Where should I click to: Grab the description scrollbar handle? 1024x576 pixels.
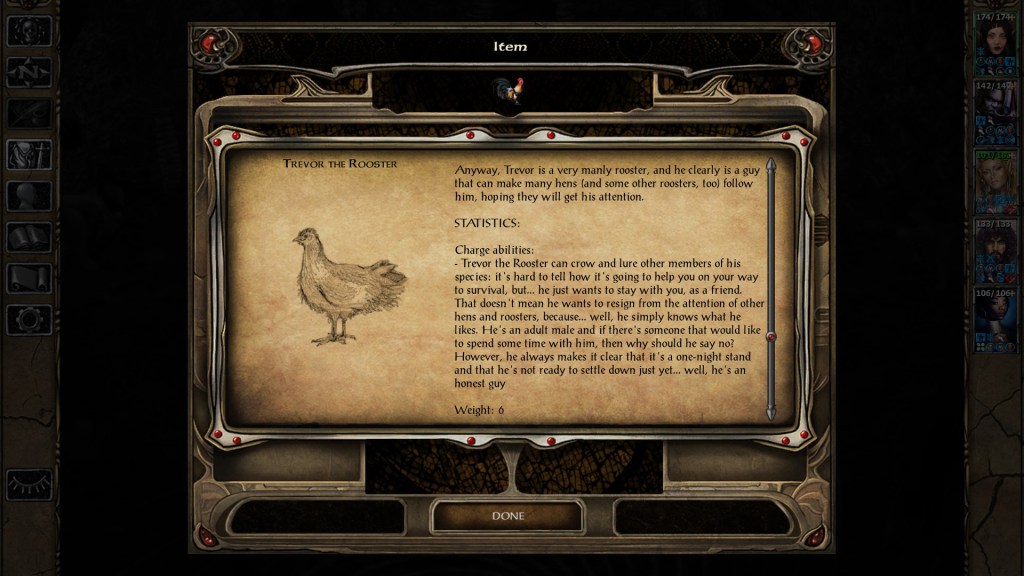click(771, 337)
